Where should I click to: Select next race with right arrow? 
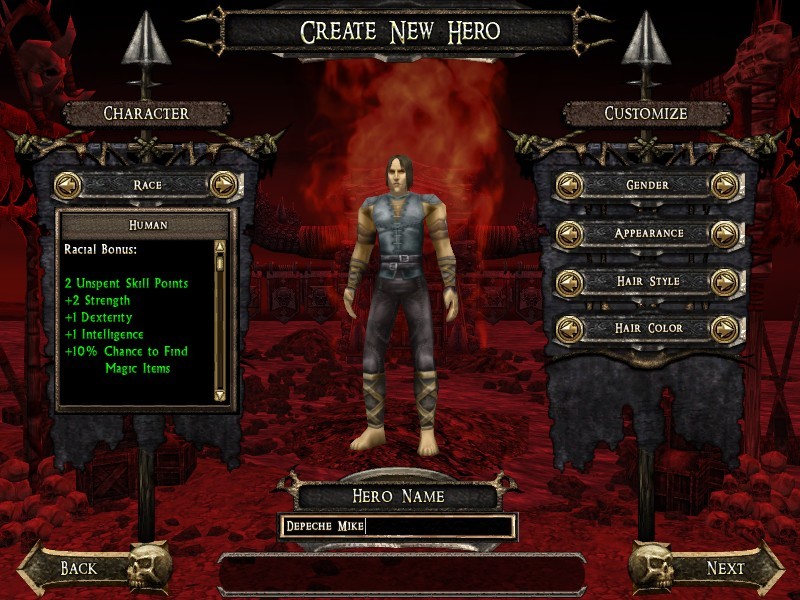click(223, 185)
